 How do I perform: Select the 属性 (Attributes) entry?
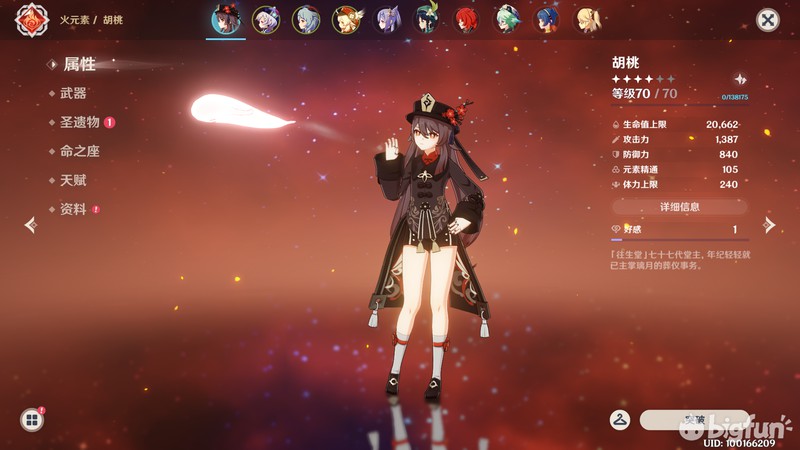point(79,64)
